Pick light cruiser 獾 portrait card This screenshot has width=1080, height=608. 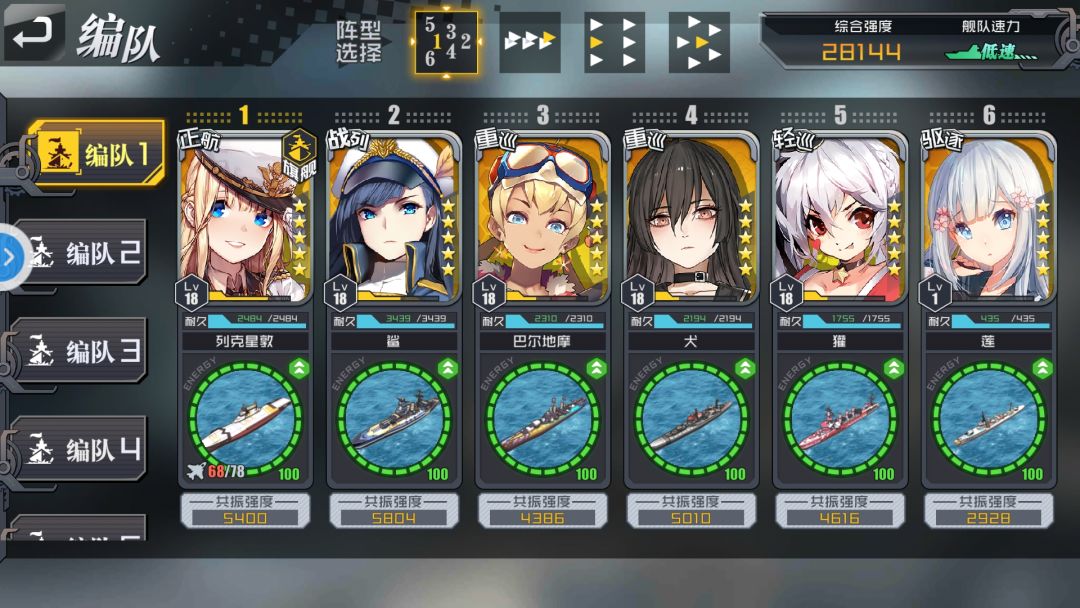pyautogui.click(x=839, y=218)
